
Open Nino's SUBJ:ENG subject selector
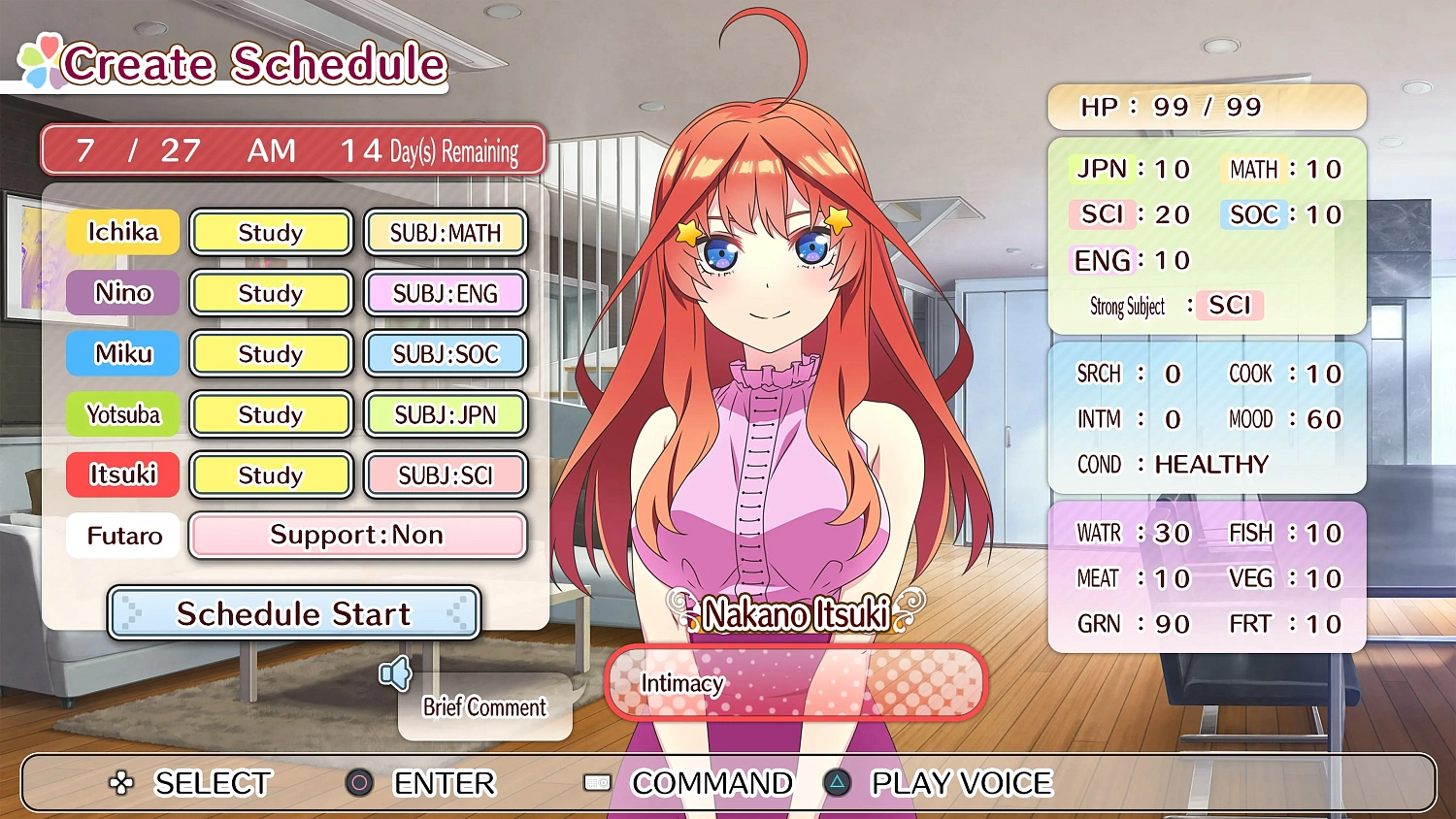(x=446, y=293)
